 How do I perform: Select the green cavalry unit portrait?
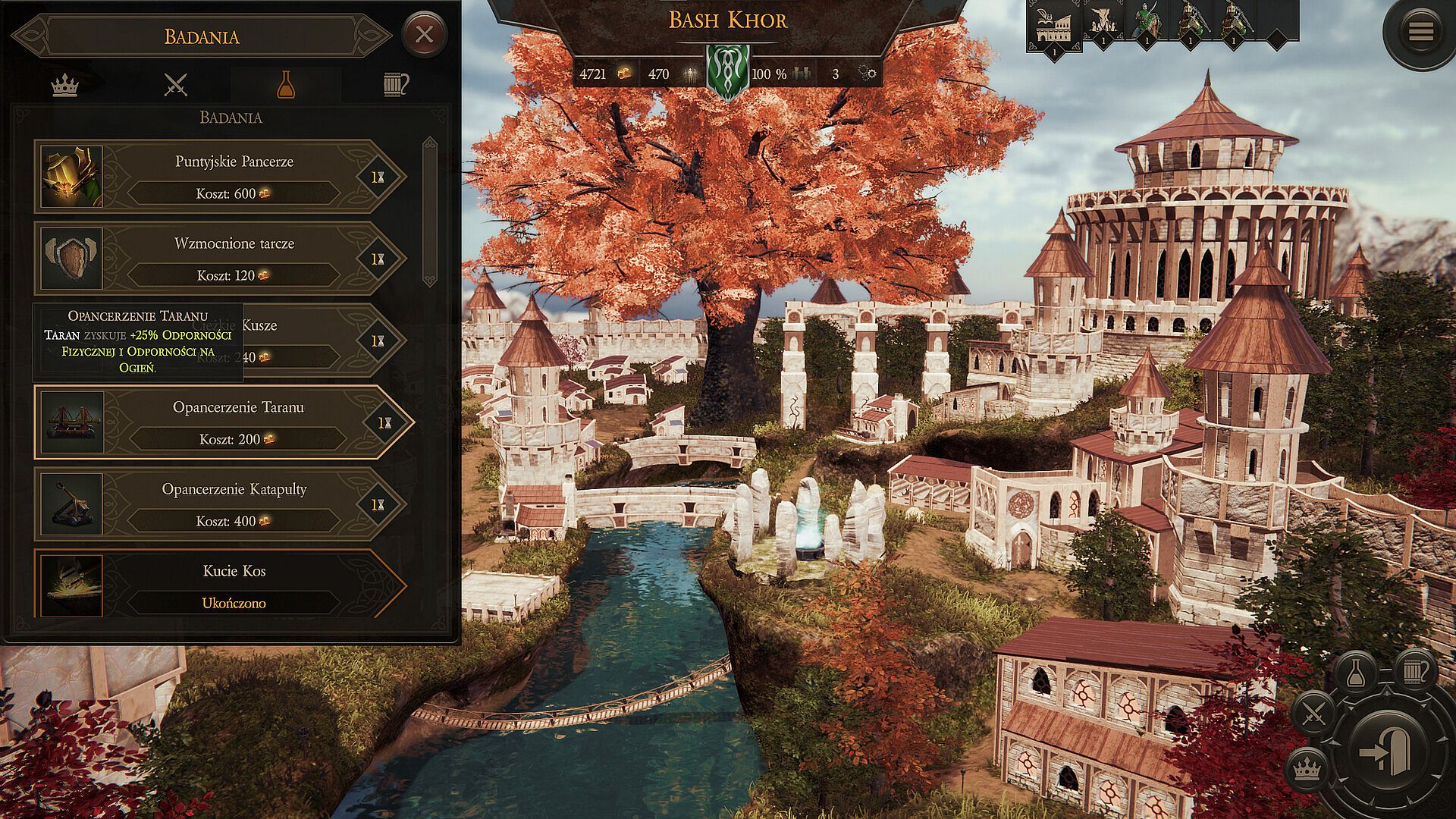click(1146, 21)
